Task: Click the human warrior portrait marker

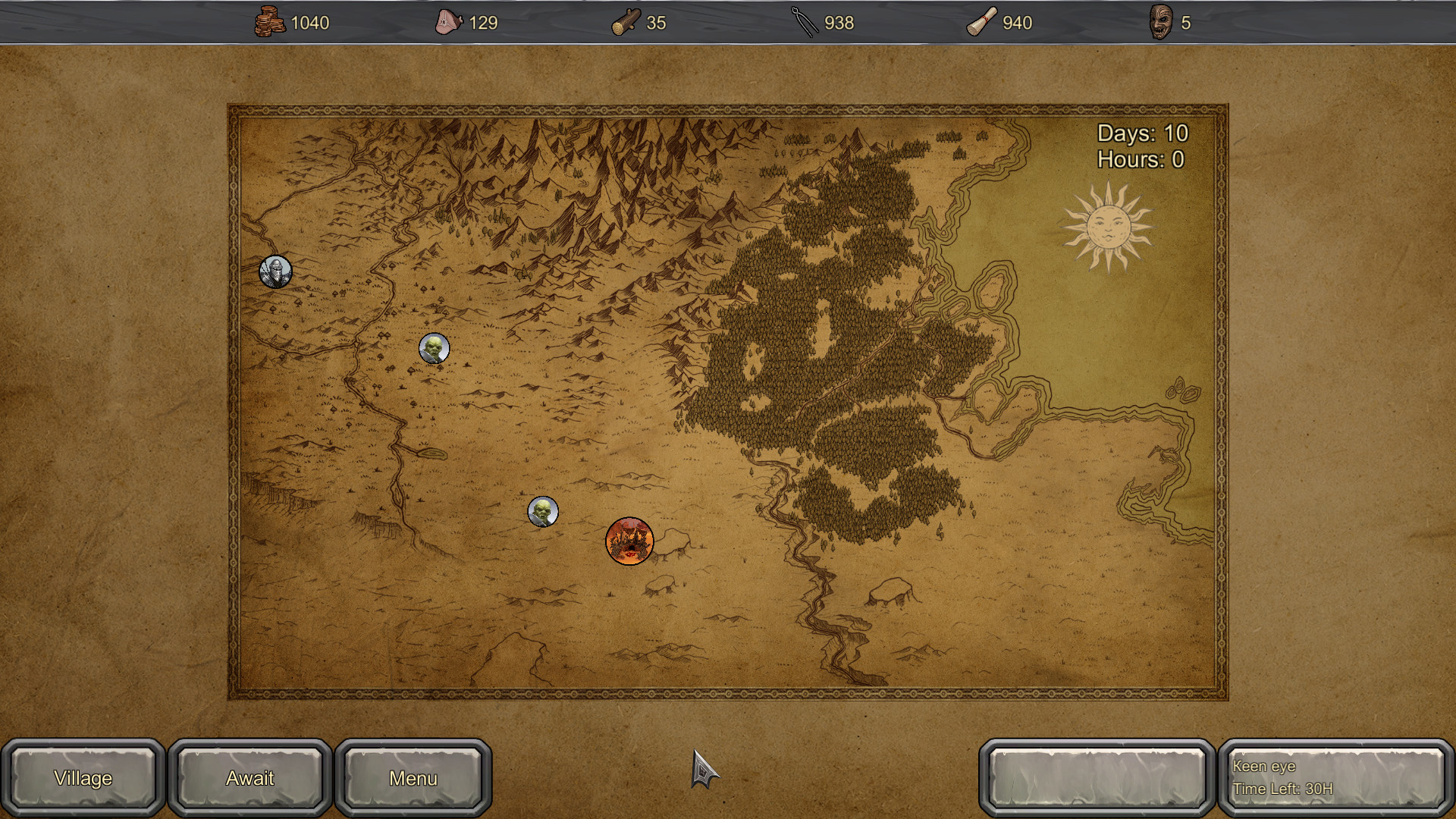Action: pyautogui.click(x=275, y=272)
